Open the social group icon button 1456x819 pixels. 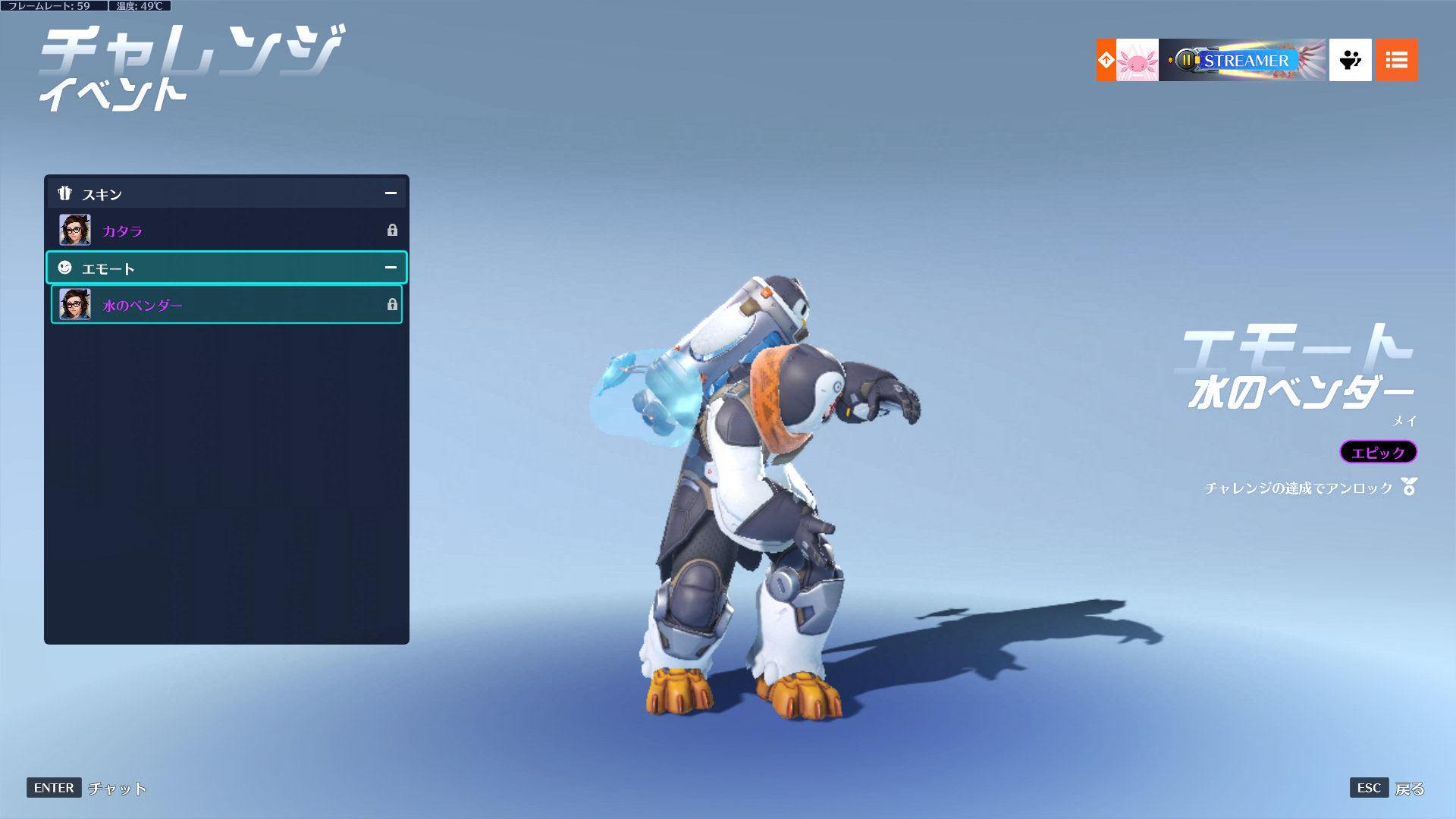(x=1350, y=60)
